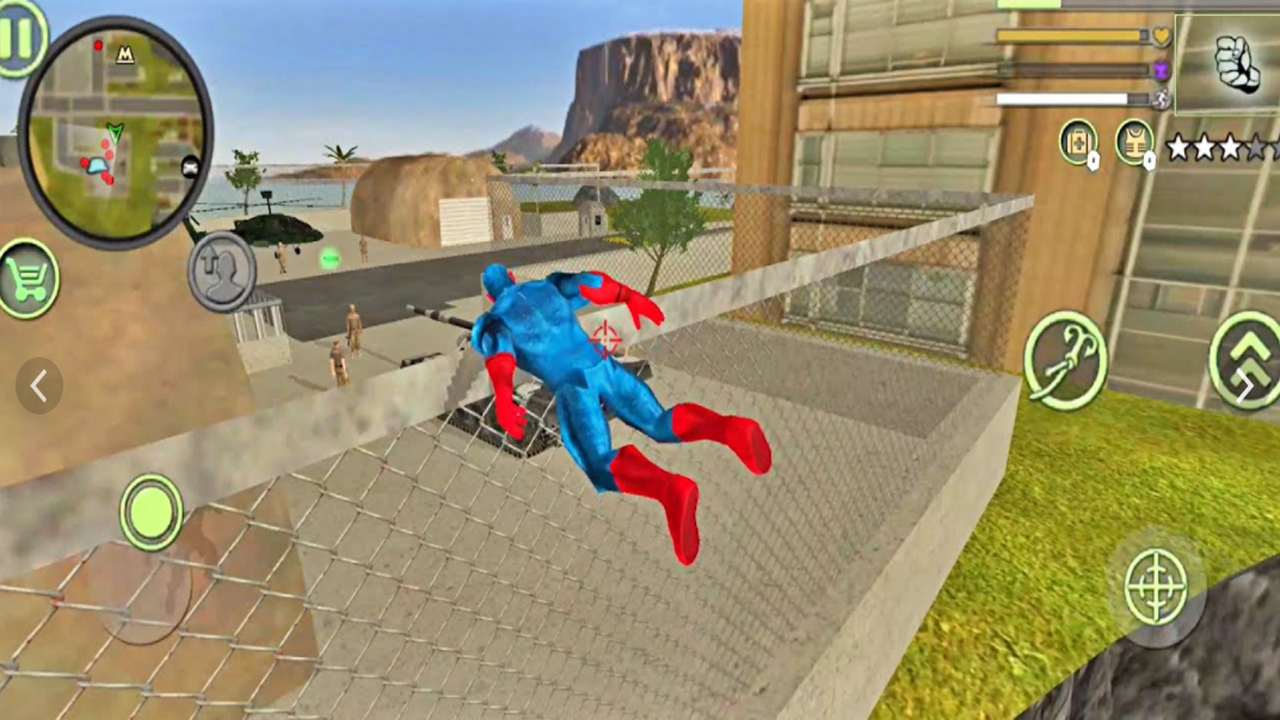This screenshot has height=720, width=1280.
Task: Open the weapon shop cart icon
Action: click(x=30, y=277)
